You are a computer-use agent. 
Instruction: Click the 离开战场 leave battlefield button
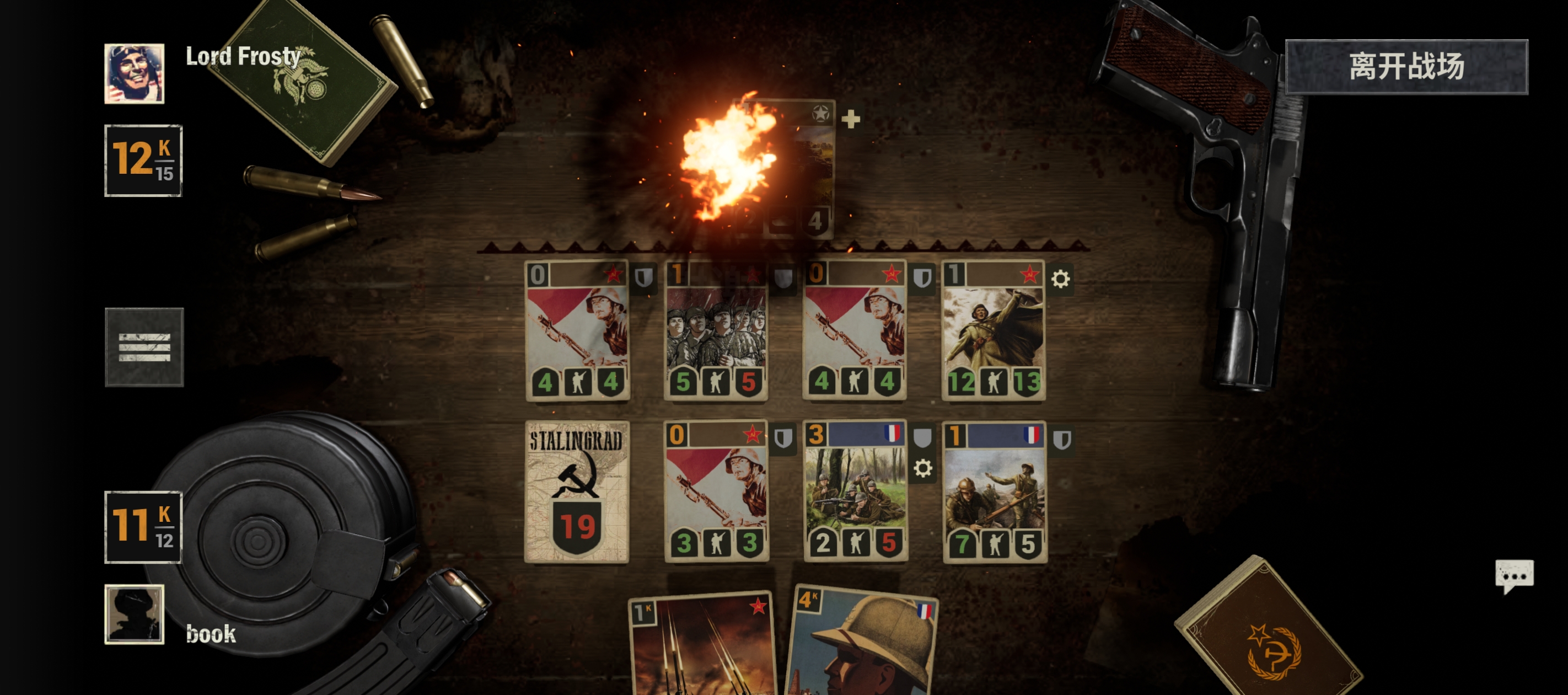[1406, 66]
